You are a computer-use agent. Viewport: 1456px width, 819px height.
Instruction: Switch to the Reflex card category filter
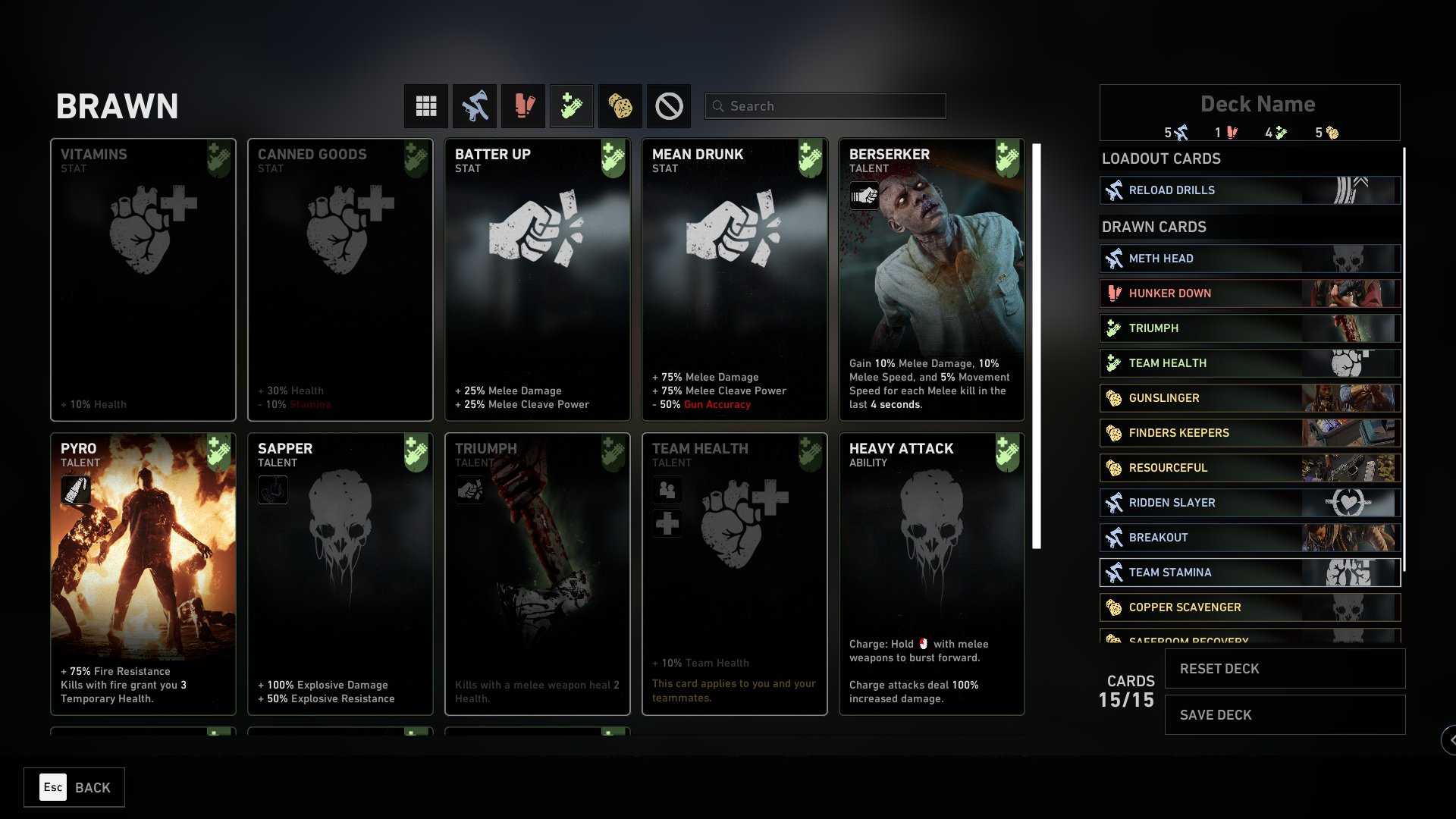click(x=475, y=106)
